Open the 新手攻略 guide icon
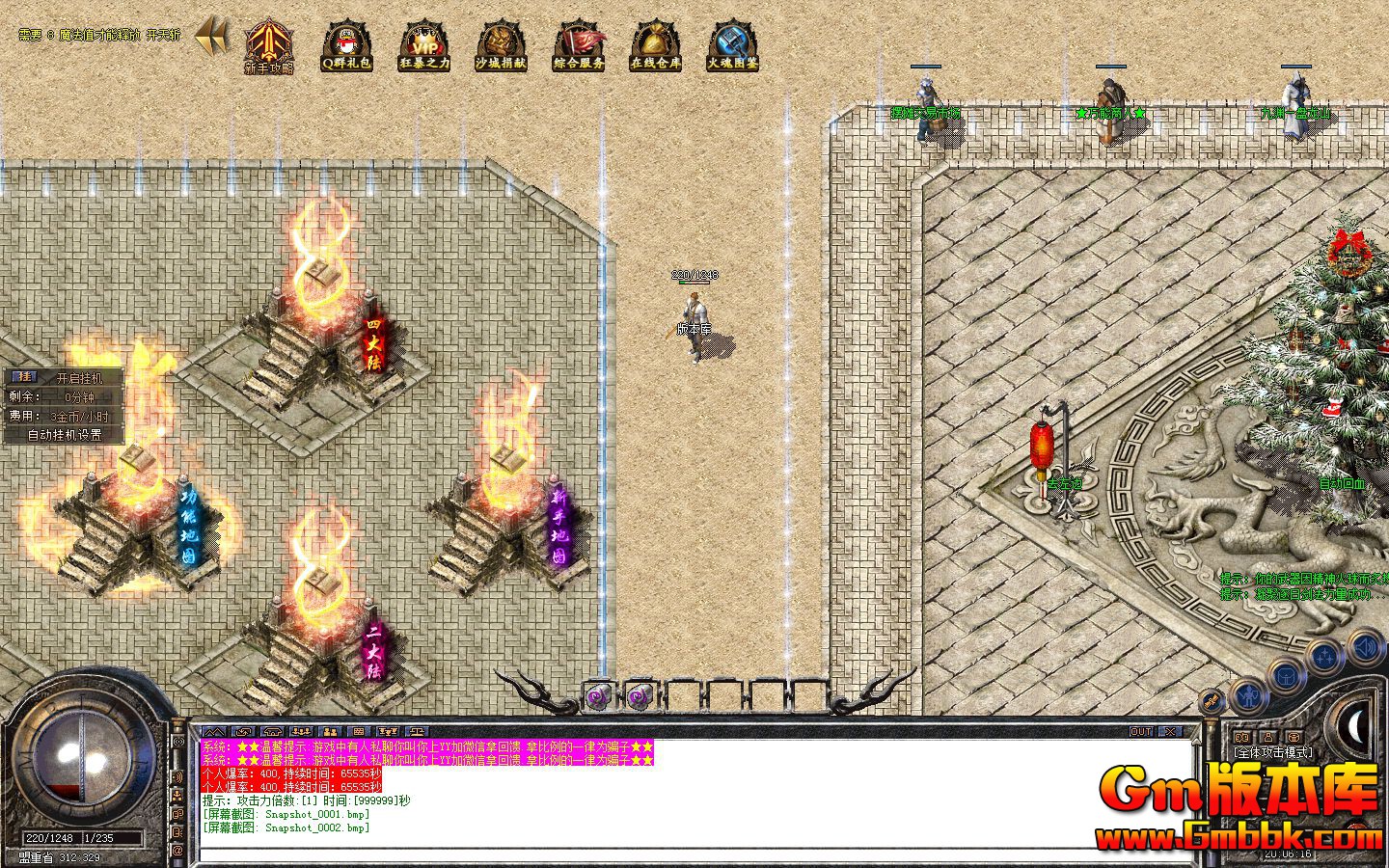 coord(268,45)
